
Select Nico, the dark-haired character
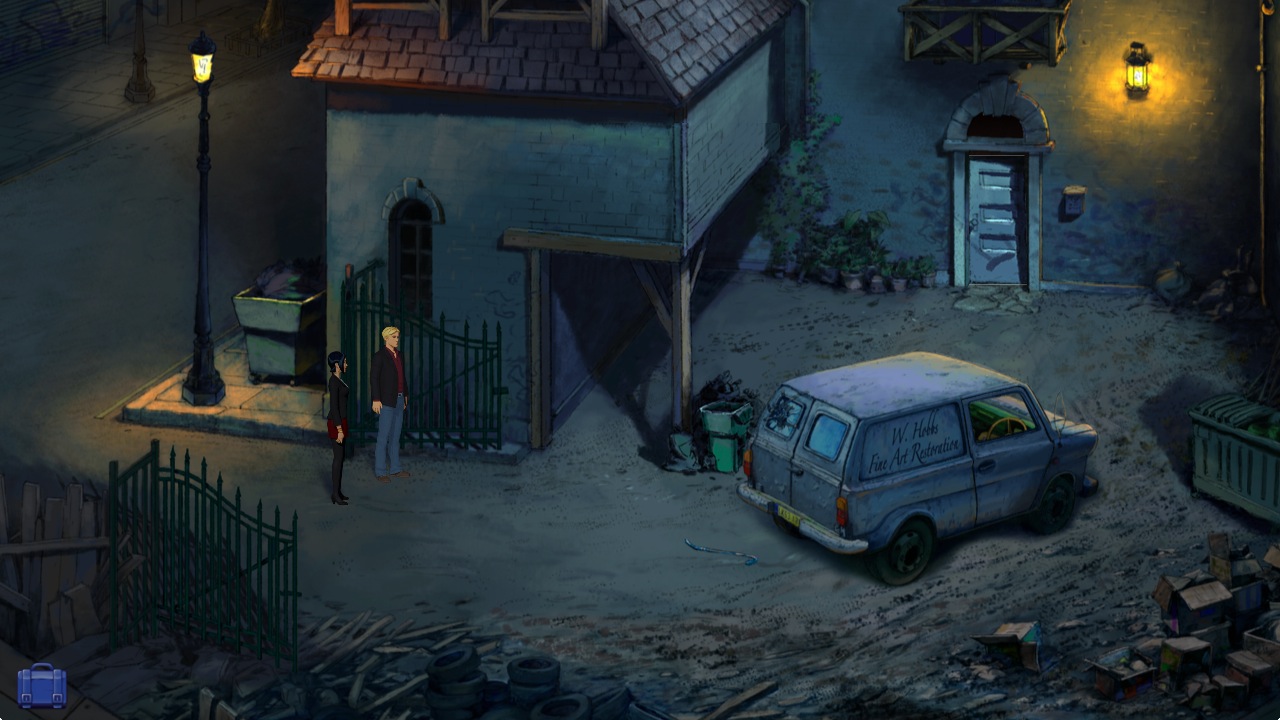pos(338,420)
